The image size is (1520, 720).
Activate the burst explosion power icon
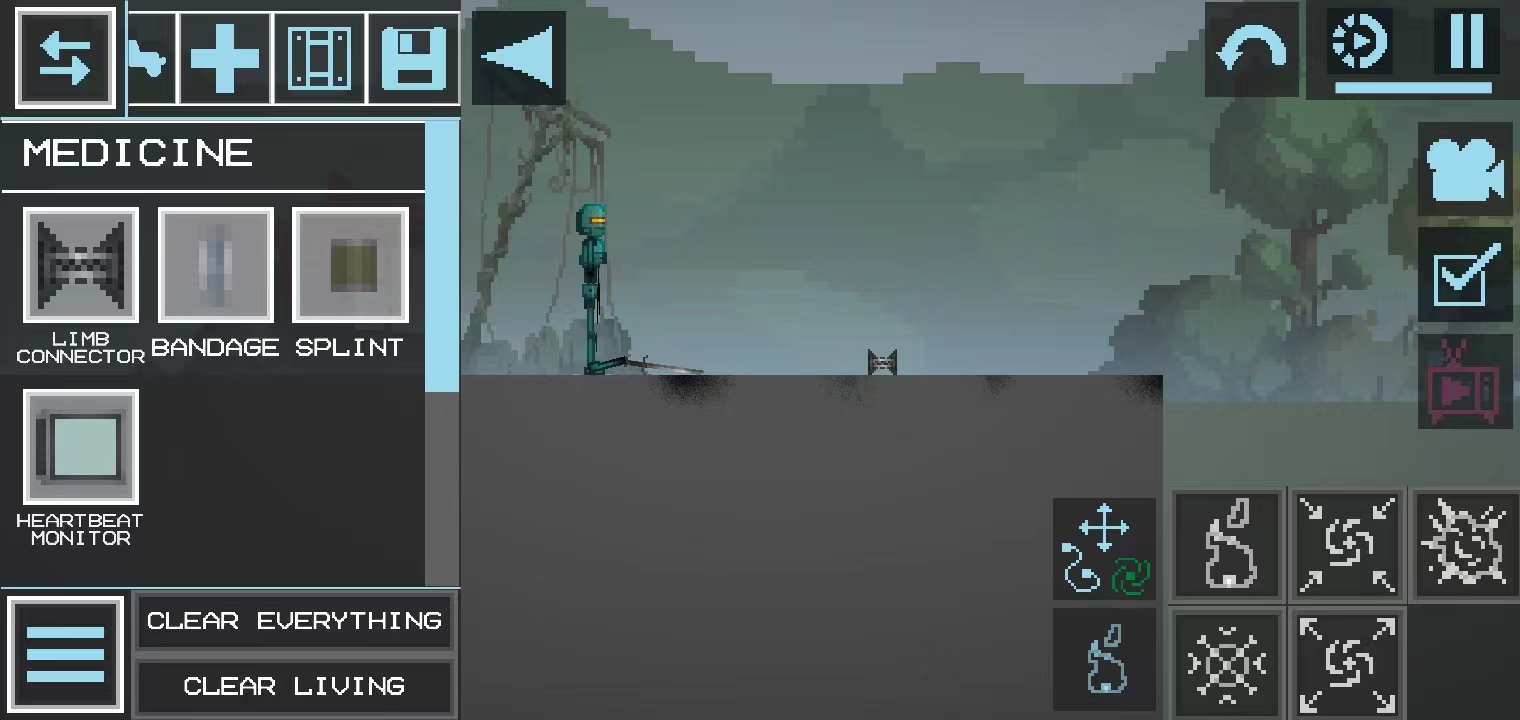1464,543
